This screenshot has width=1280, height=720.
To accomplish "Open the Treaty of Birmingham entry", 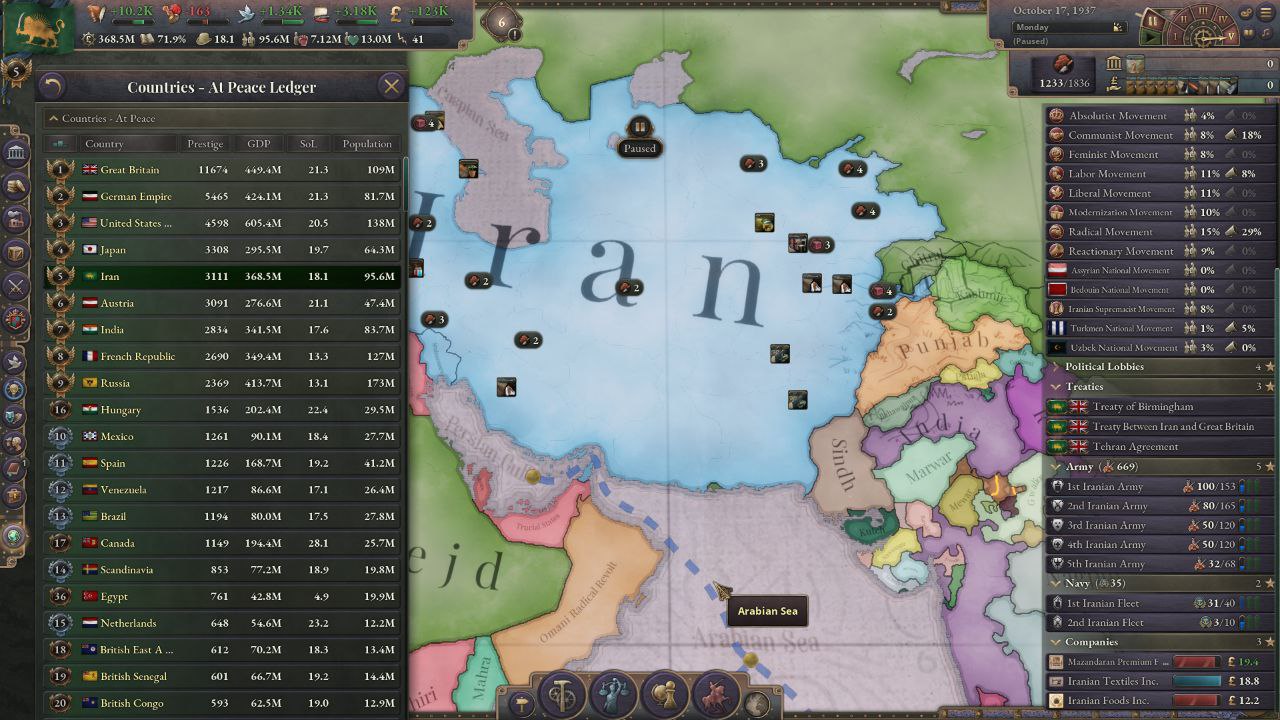I will pos(1142,407).
